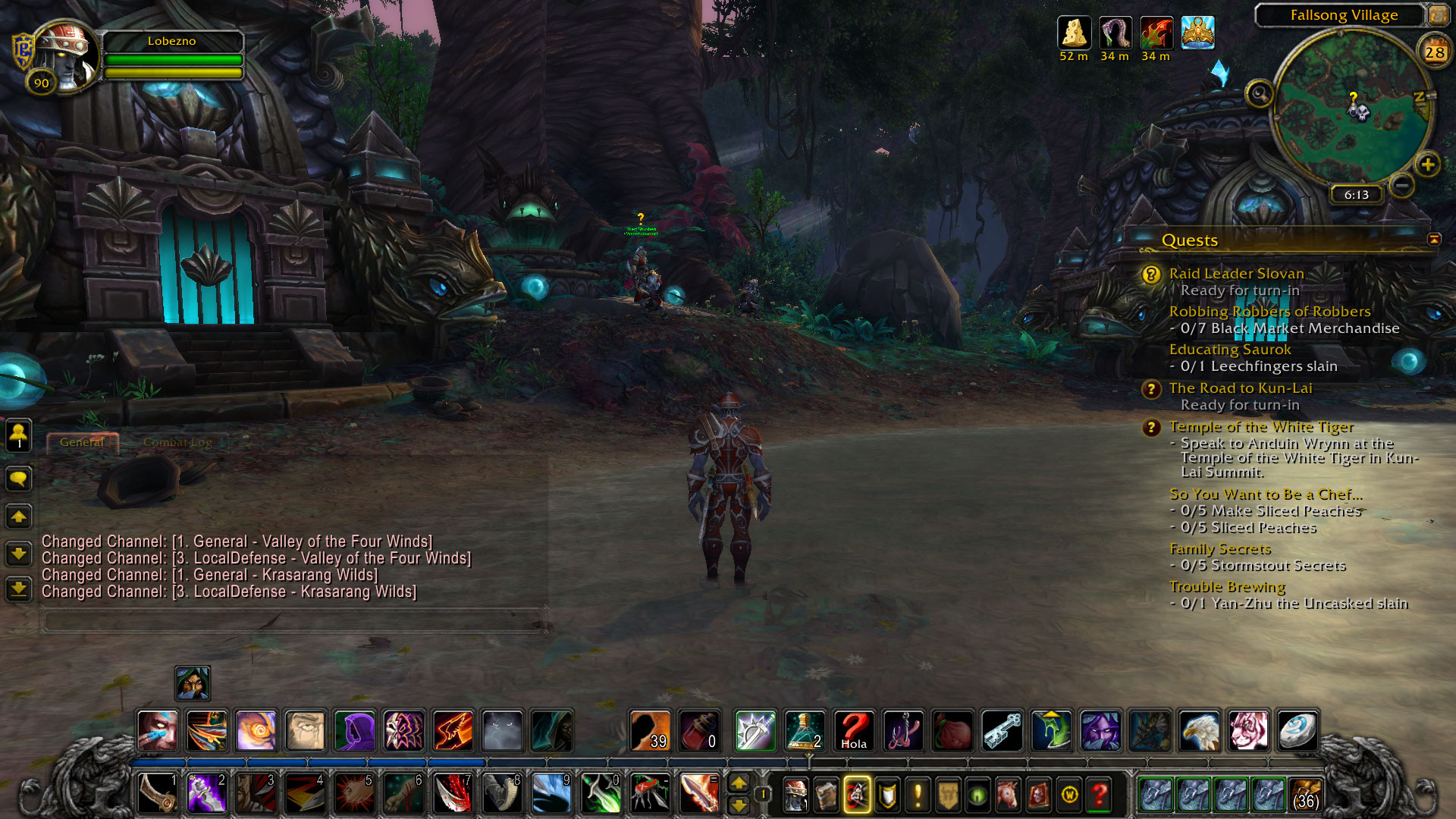
Task: Switch to the General chat tab
Action: click(82, 442)
